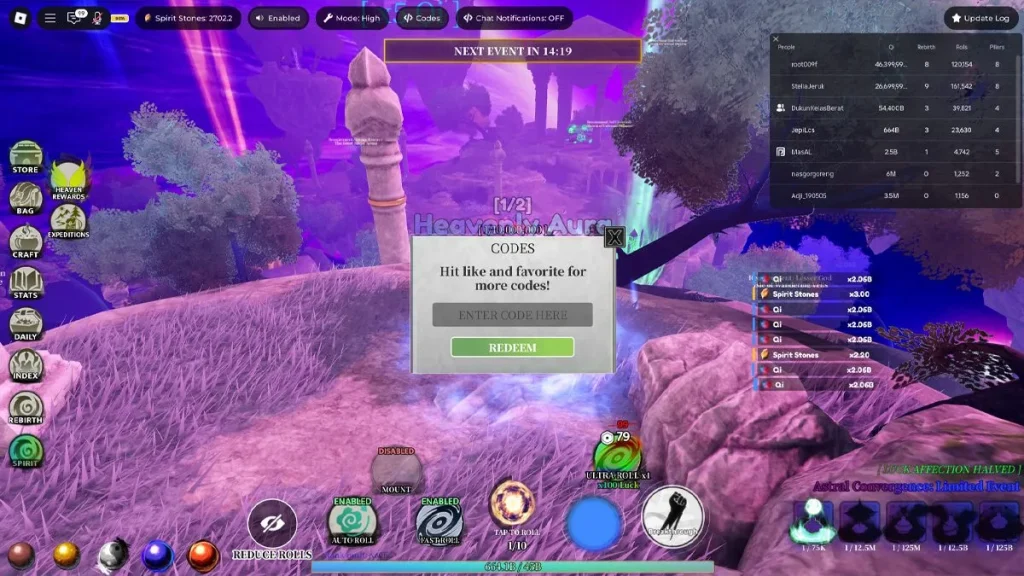Toggle Chat Notifications setting
The image size is (1024, 576).
512,18
